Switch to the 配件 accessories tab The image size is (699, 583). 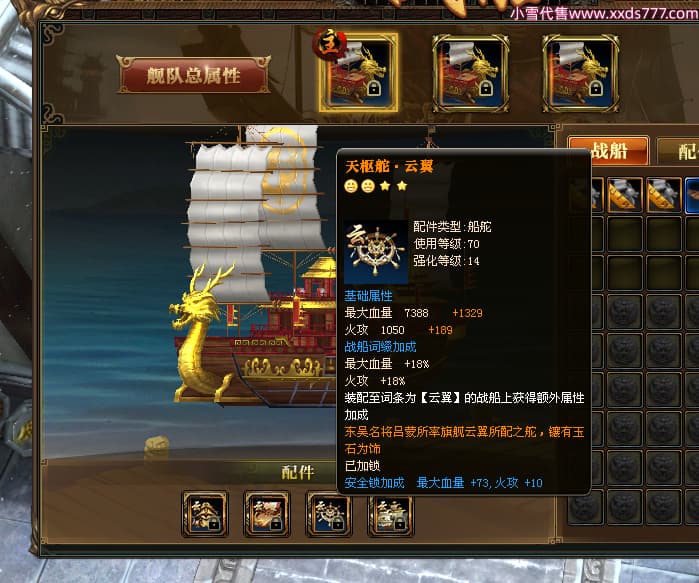pos(682,152)
